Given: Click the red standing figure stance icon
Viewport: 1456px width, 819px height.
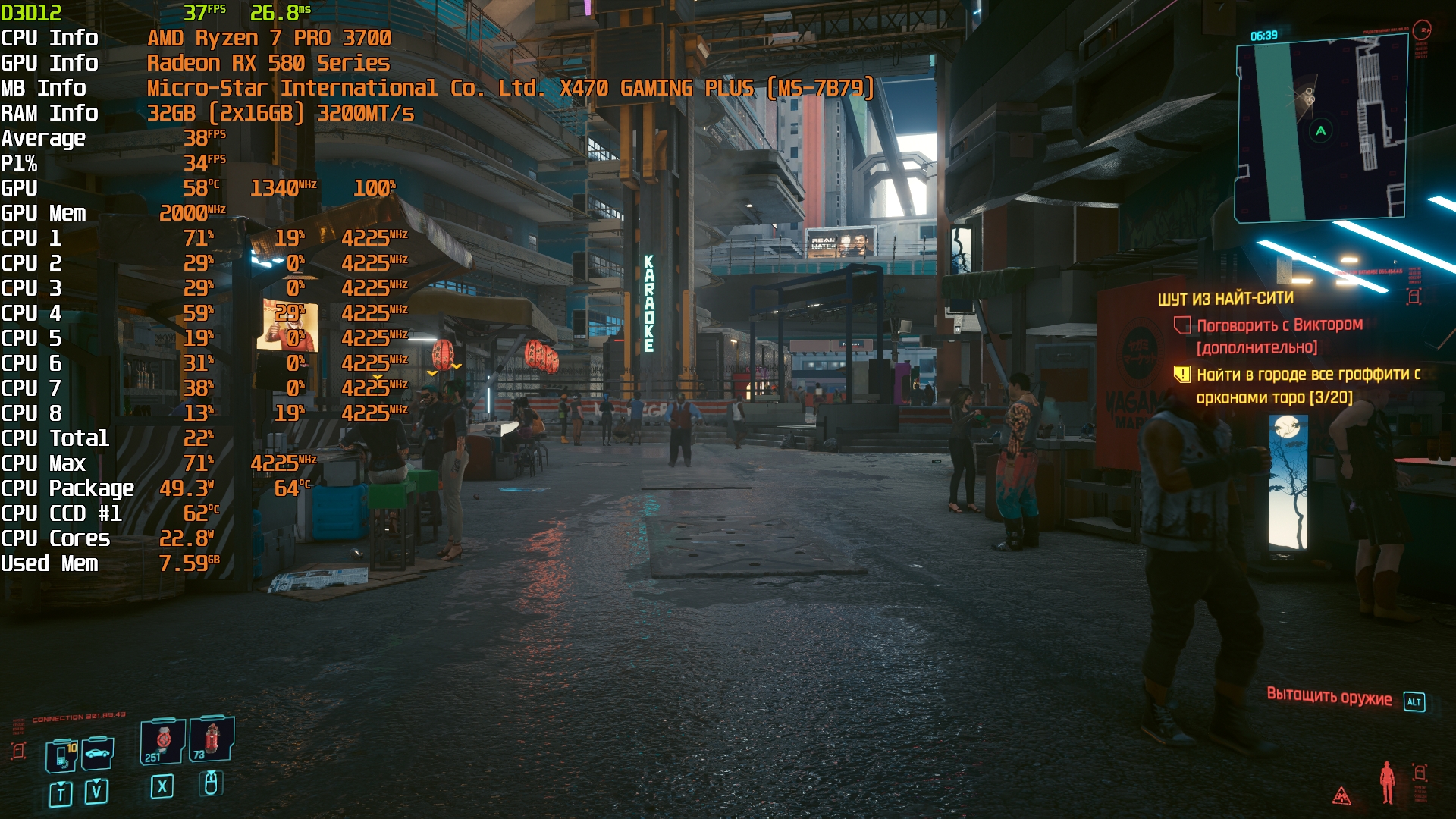Looking at the screenshot, I should click(1387, 782).
